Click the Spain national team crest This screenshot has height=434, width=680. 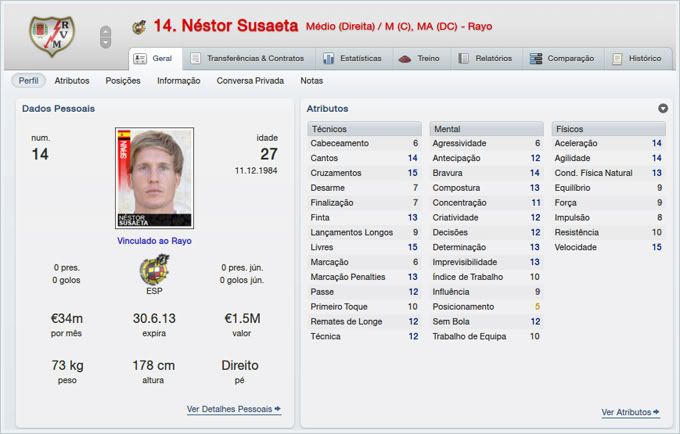[154, 271]
